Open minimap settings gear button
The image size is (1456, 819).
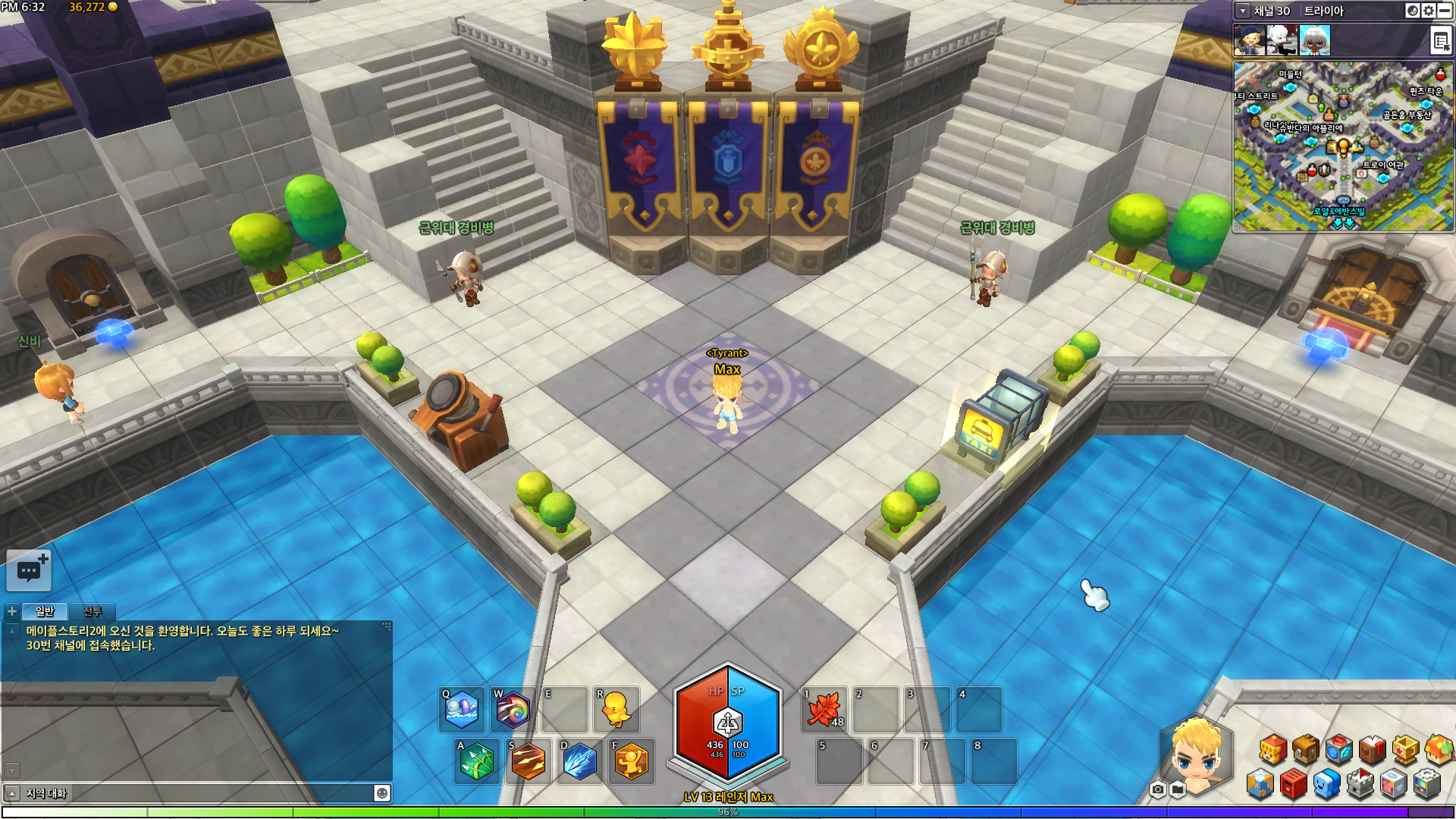point(1429,11)
